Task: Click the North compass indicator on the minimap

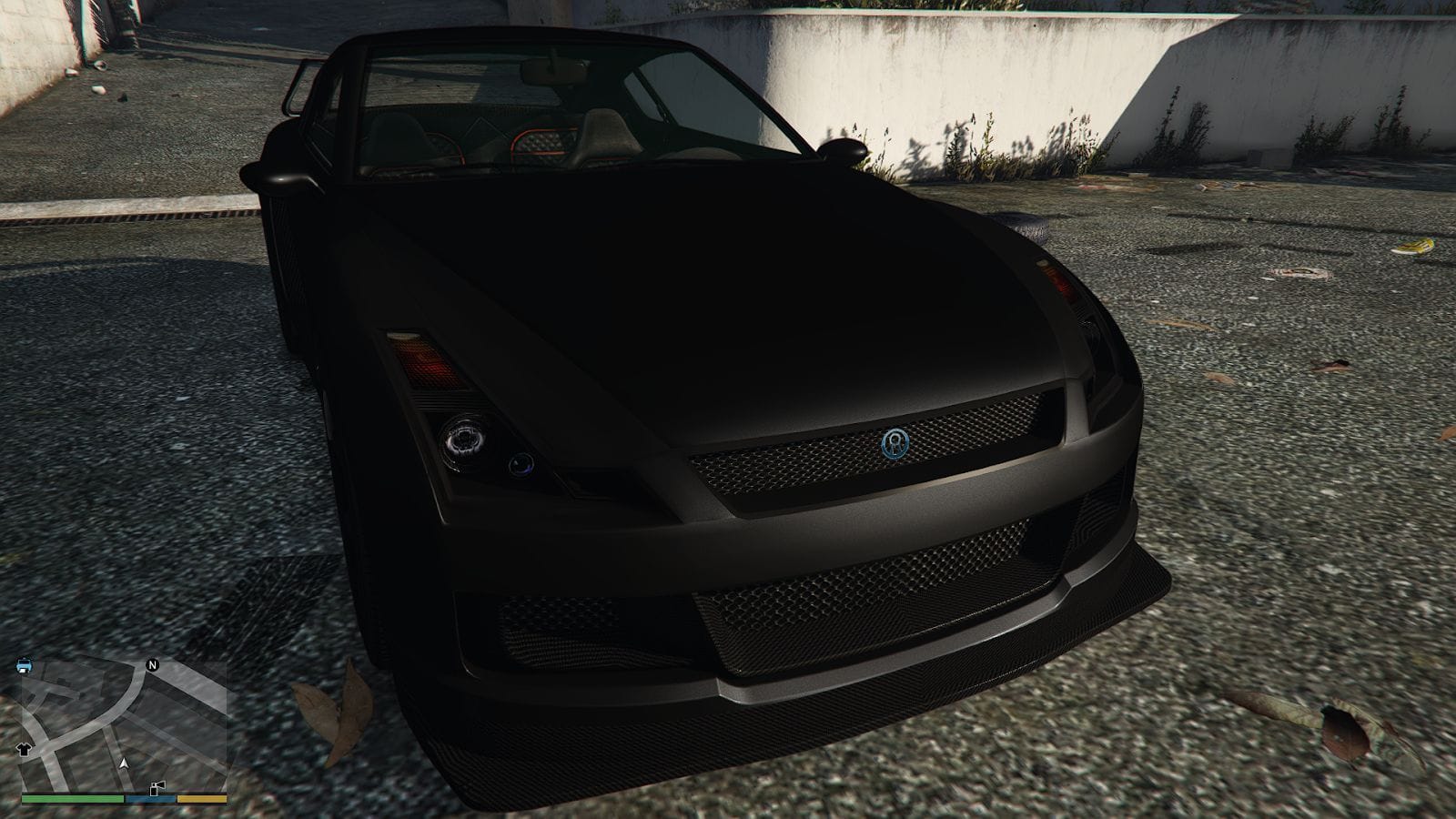Action: (x=152, y=665)
